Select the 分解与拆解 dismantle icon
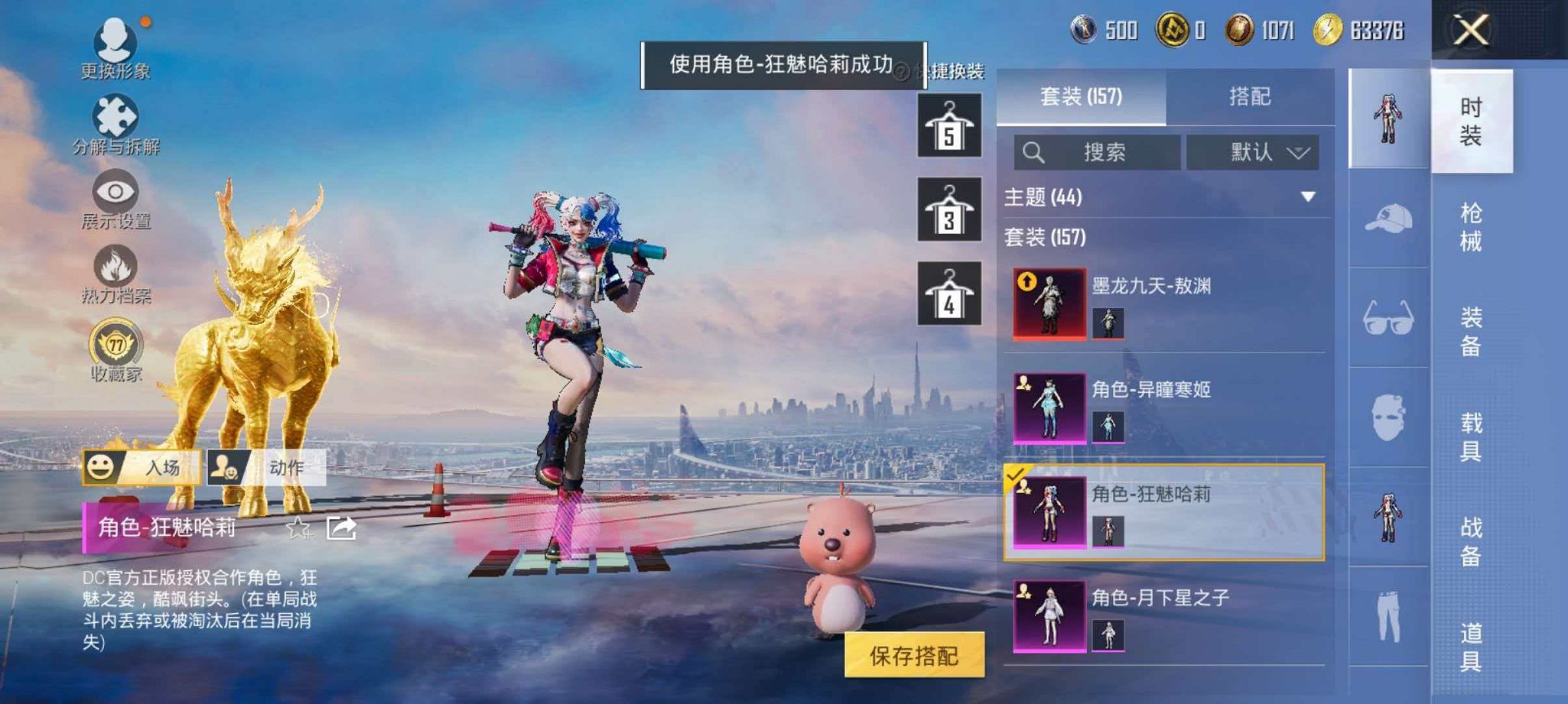 click(116, 115)
